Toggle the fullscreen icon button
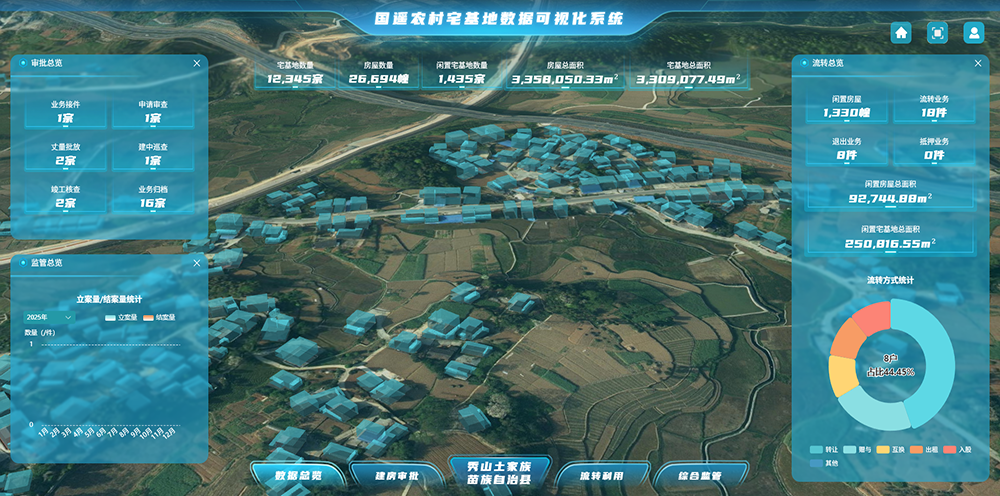This screenshot has width=1000, height=496. [x=937, y=33]
